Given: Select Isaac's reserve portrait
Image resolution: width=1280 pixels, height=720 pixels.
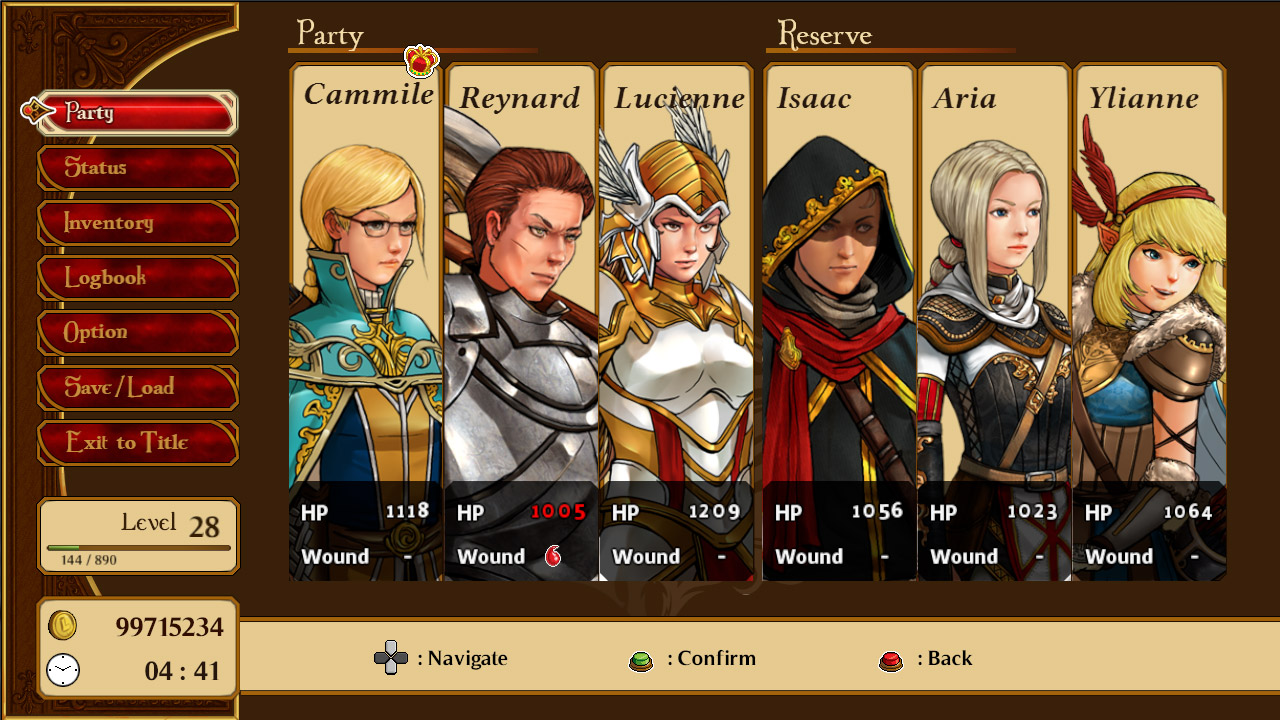Looking at the screenshot, I should tap(839, 300).
